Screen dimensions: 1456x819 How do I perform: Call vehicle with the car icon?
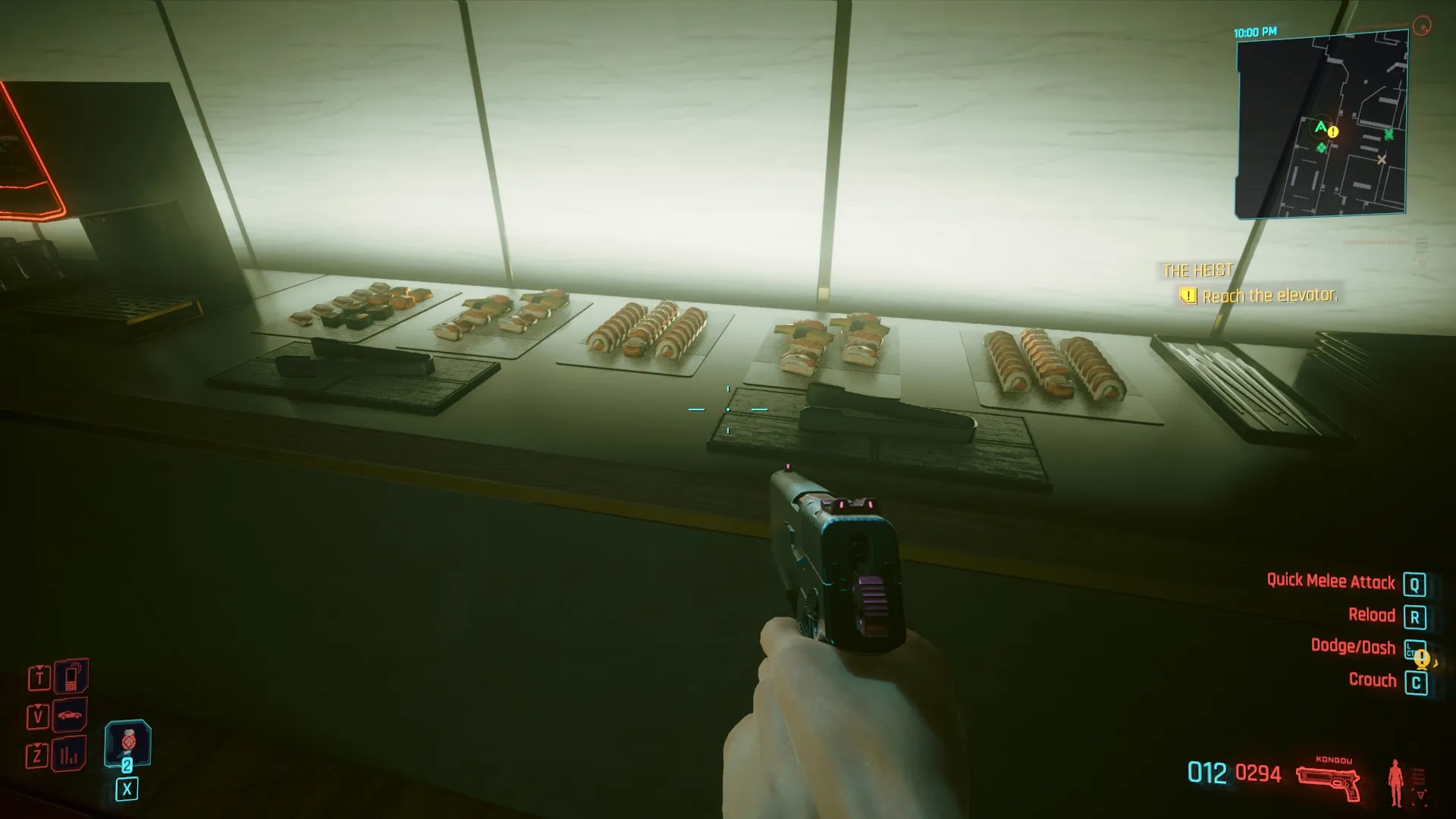[71, 715]
